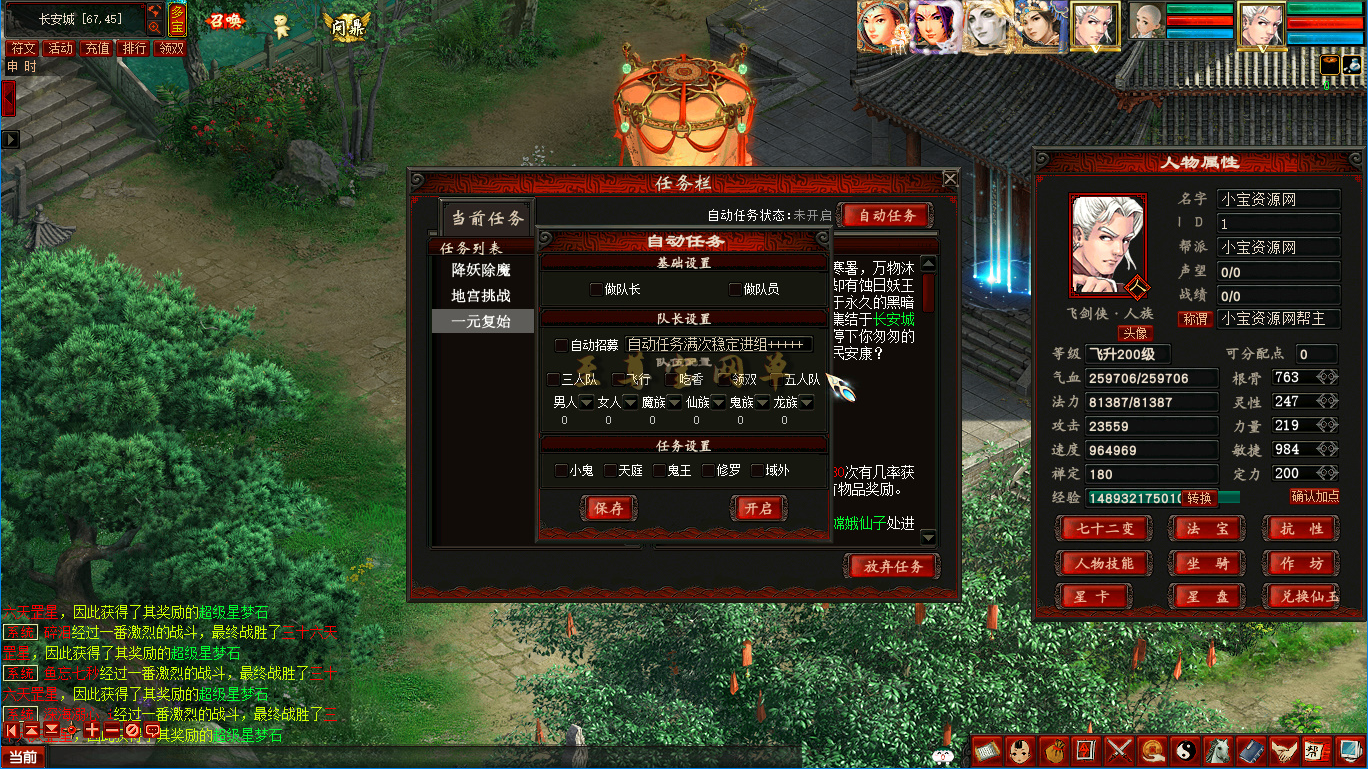The image size is (1368, 769).
Task: Open the mount (horse) icon in bottom toolbar
Action: (x=1217, y=752)
